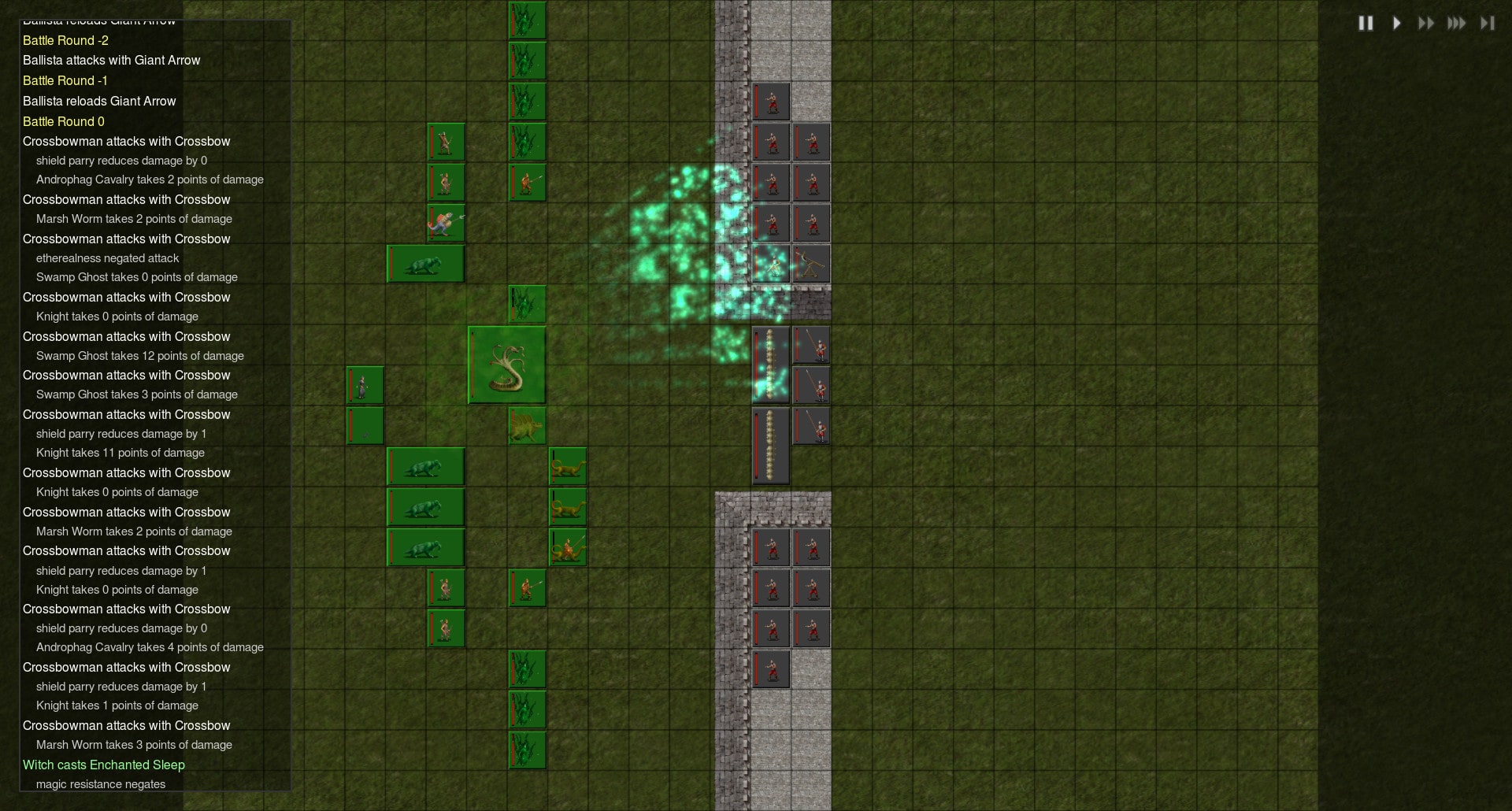Skip to the end of the battle
The width and height of the screenshot is (1512, 811).
coord(1488,23)
